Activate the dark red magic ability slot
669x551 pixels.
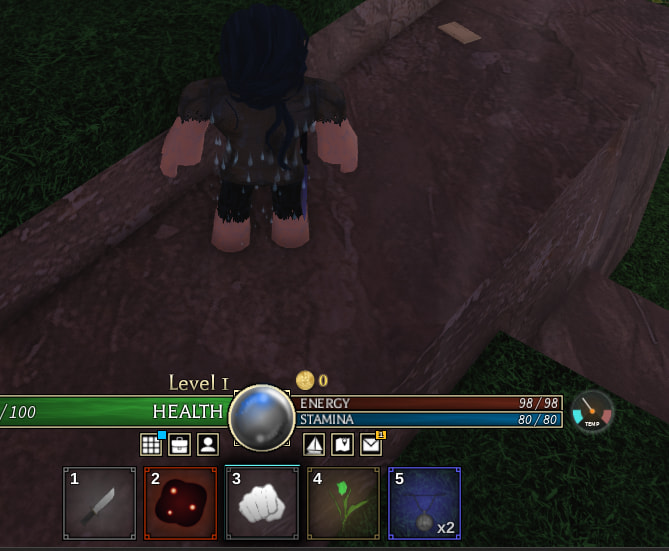point(181,503)
